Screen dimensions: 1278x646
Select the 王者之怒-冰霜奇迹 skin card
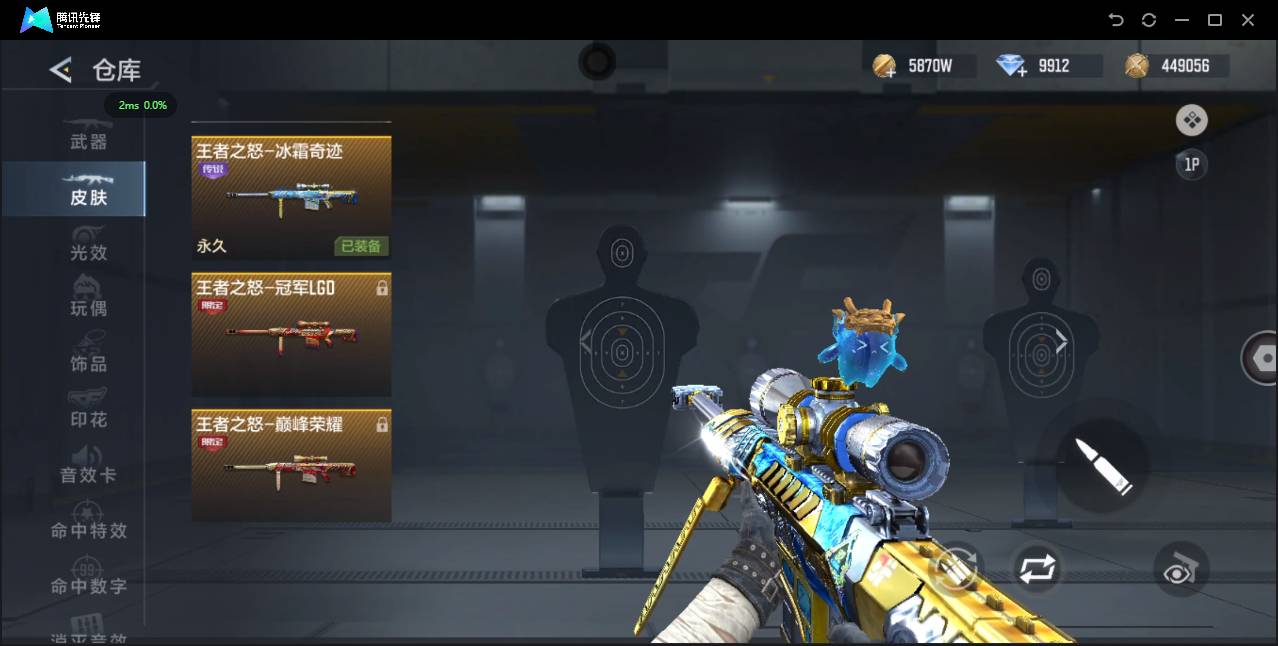click(x=291, y=197)
